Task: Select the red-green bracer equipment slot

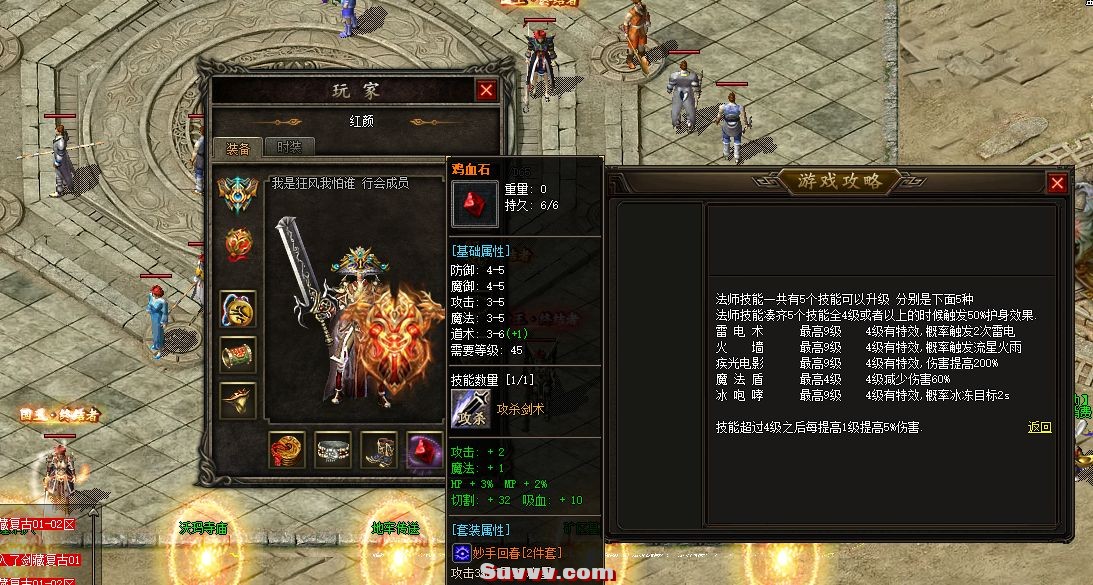Action: coord(238,355)
